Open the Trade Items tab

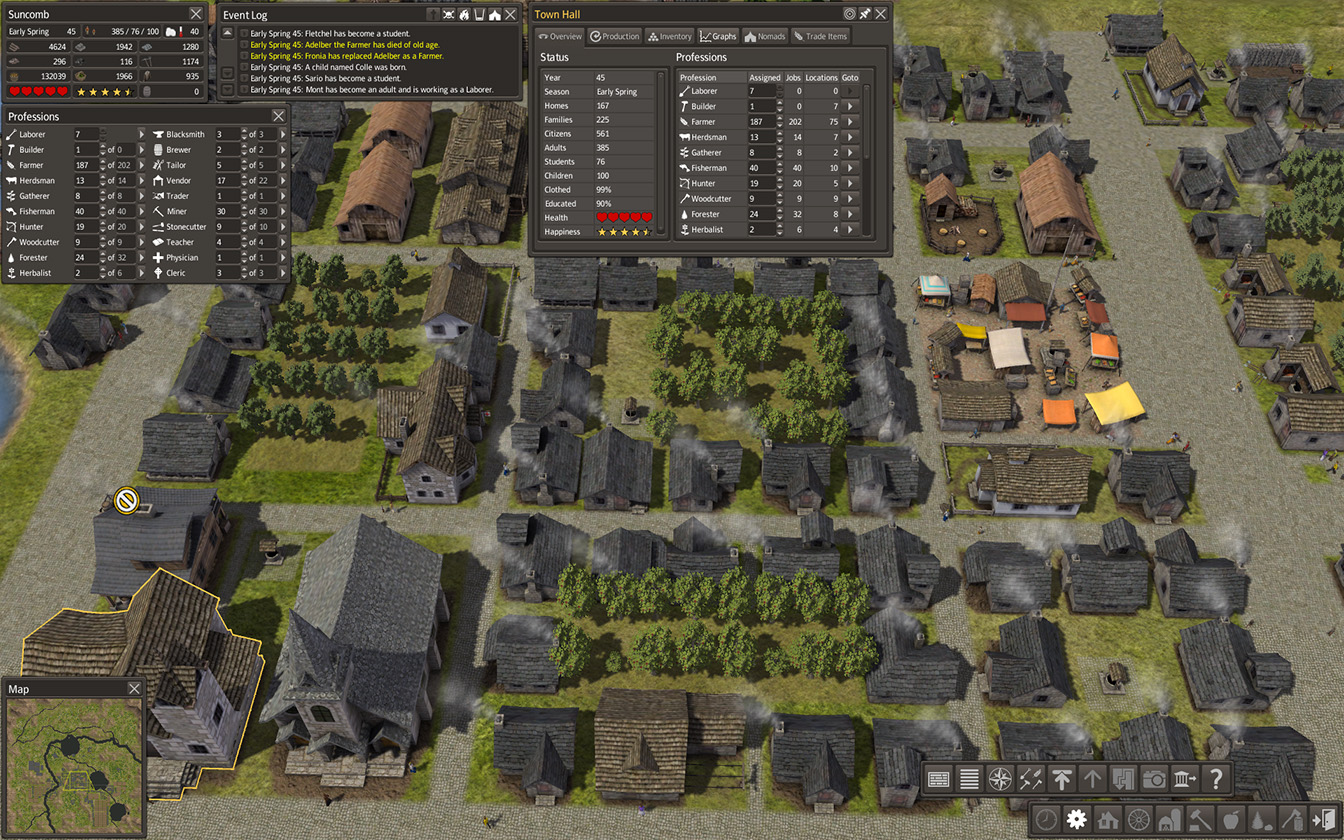tap(820, 36)
